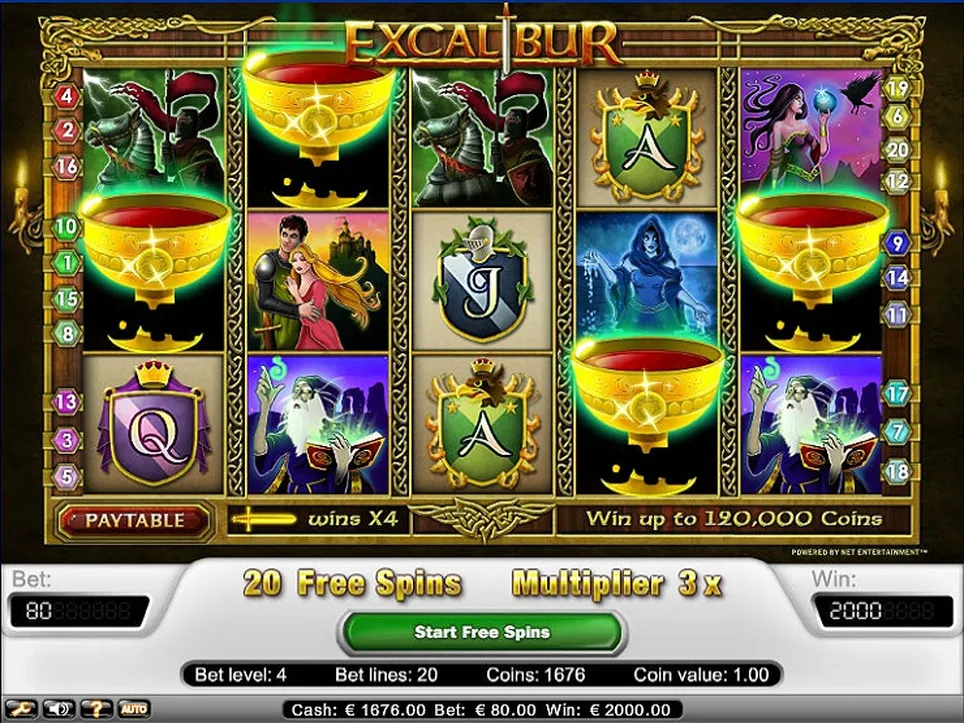The height and width of the screenshot is (723, 964).
Task: Select the red bet line 16 marker
Action: coord(67,166)
